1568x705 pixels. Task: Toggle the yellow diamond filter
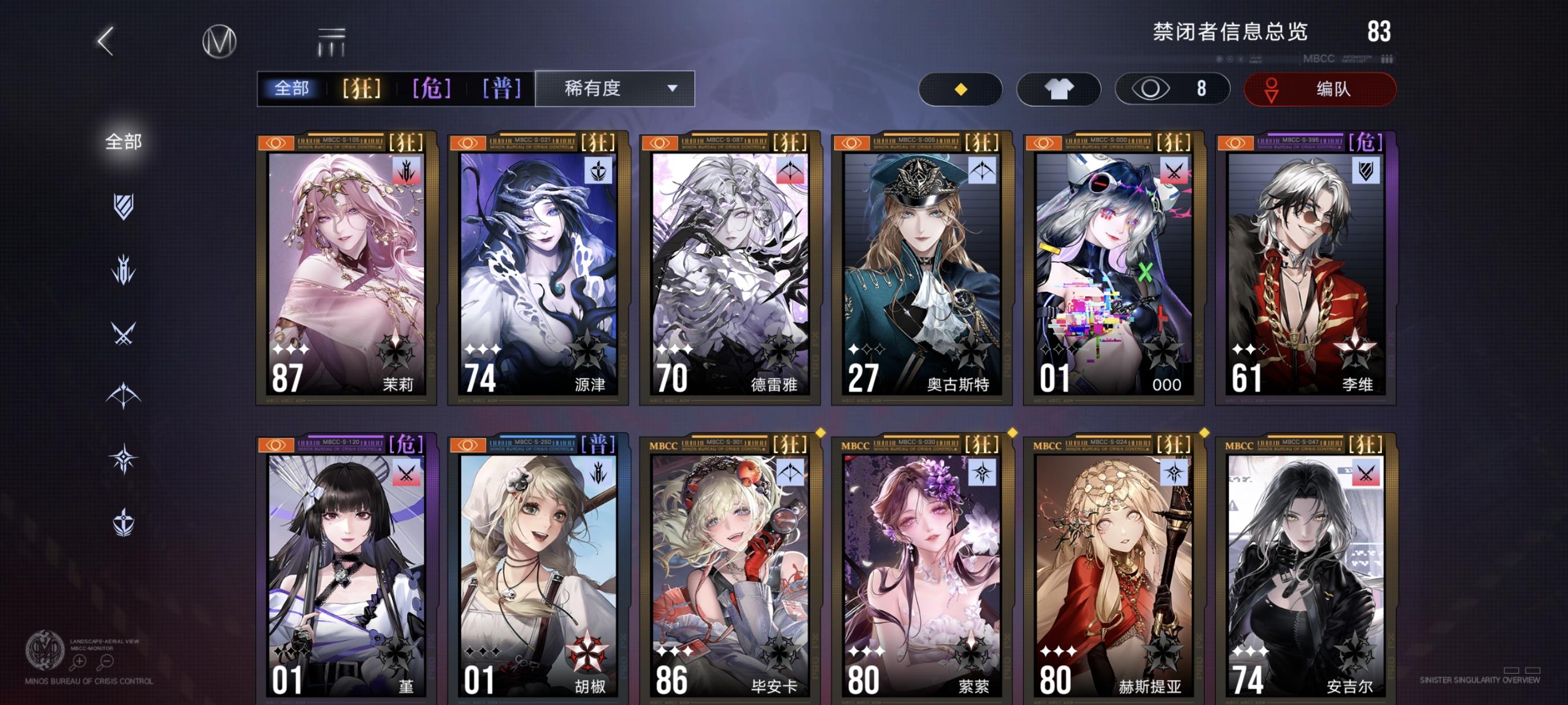(960, 88)
